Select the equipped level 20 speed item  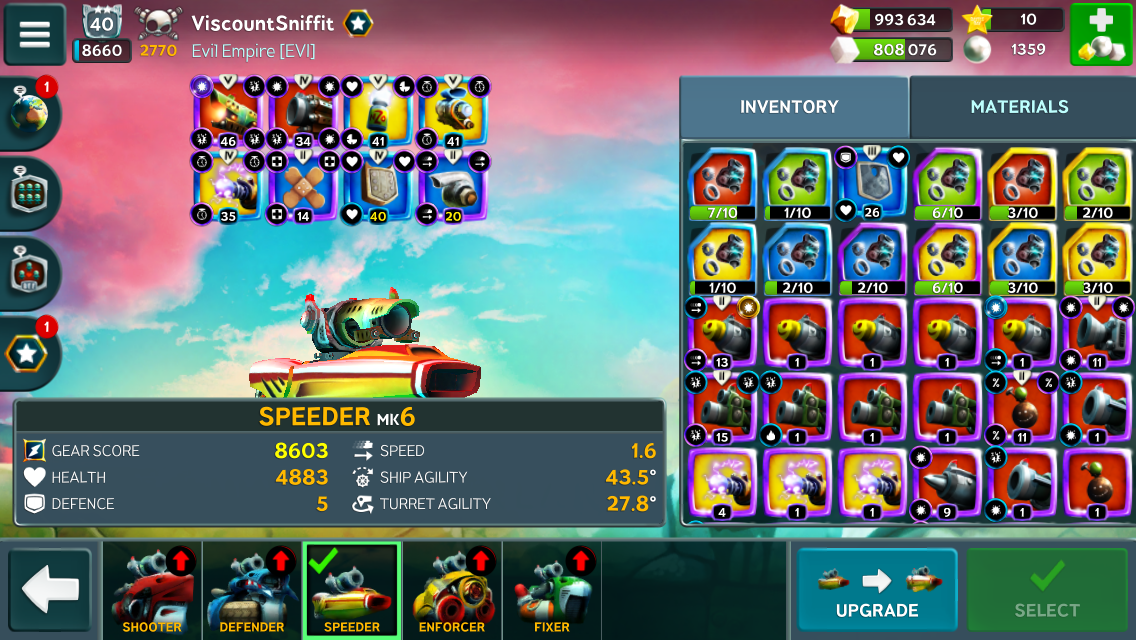(x=452, y=187)
